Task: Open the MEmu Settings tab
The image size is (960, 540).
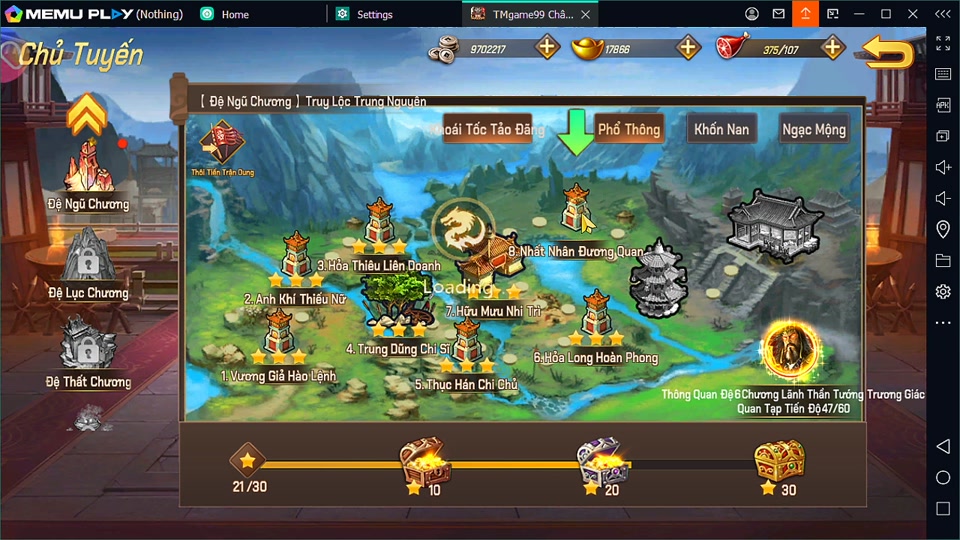Action: point(375,15)
